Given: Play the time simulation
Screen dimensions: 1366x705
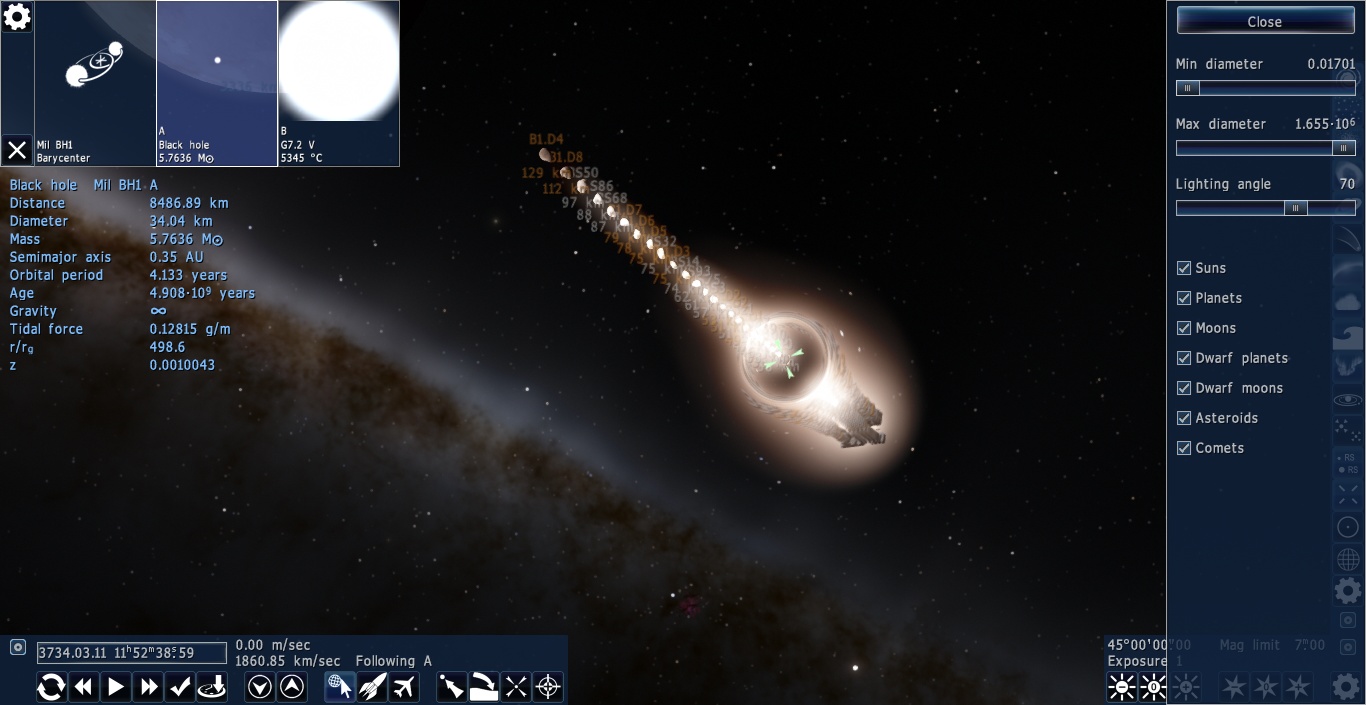Looking at the screenshot, I should tap(116, 687).
